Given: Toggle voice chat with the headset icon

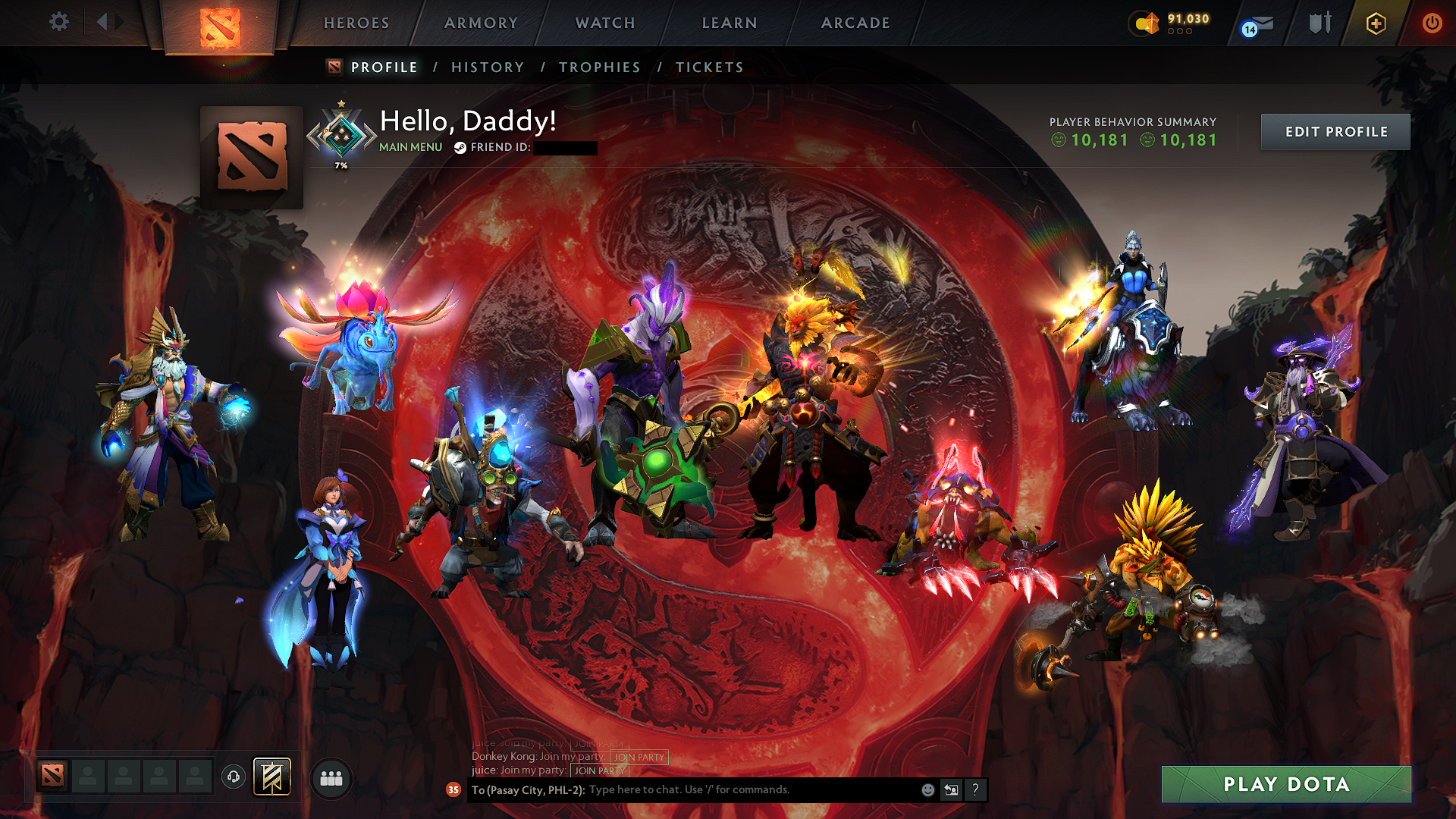Looking at the screenshot, I should 233,777.
